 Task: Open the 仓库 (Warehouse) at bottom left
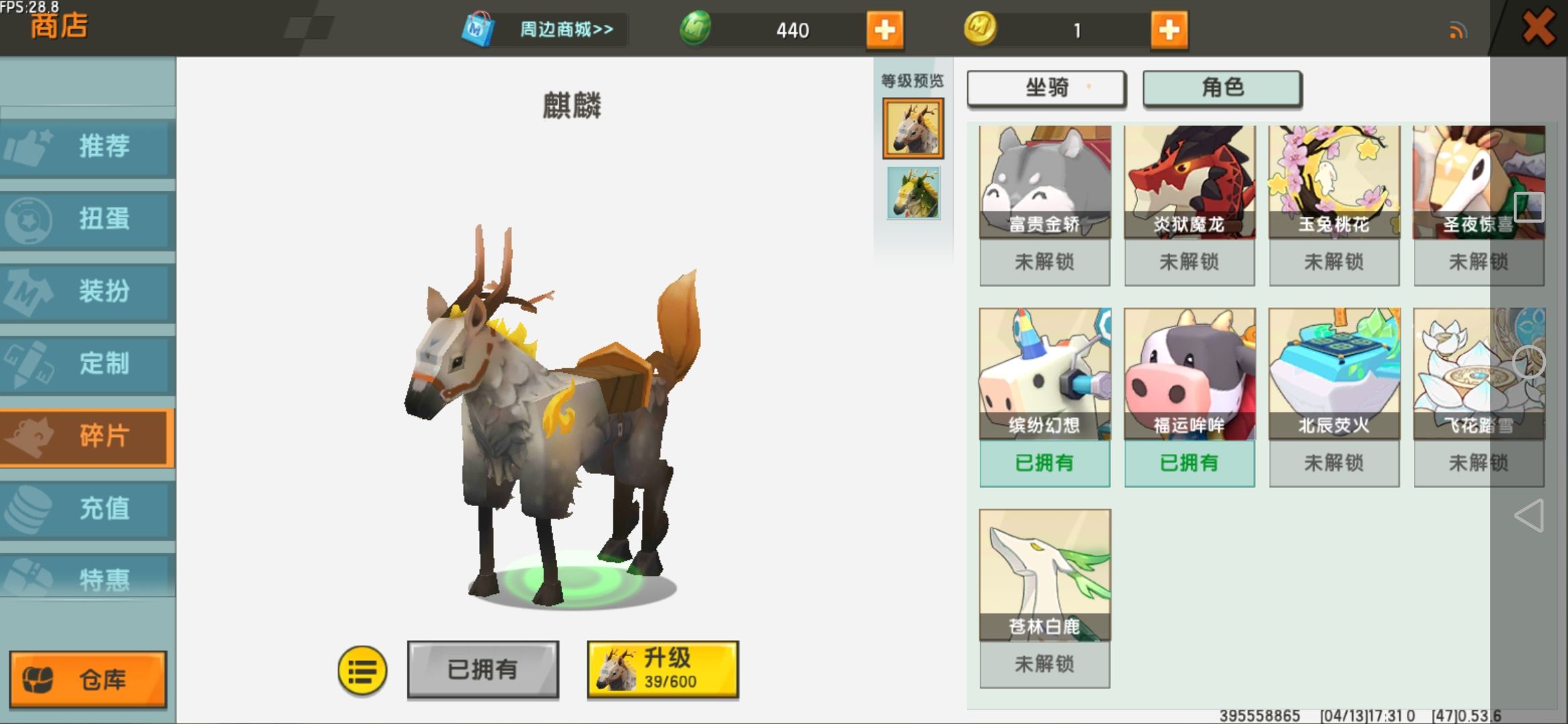point(87,678)
